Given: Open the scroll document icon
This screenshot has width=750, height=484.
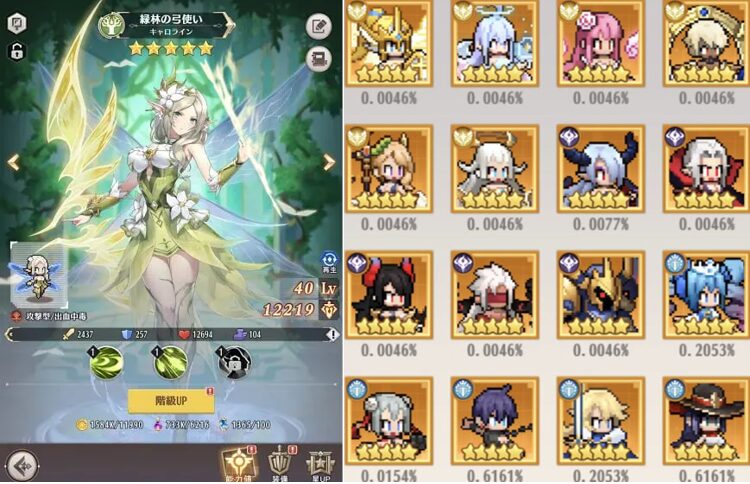Looking at the screenshot, I should coord(319,56).
